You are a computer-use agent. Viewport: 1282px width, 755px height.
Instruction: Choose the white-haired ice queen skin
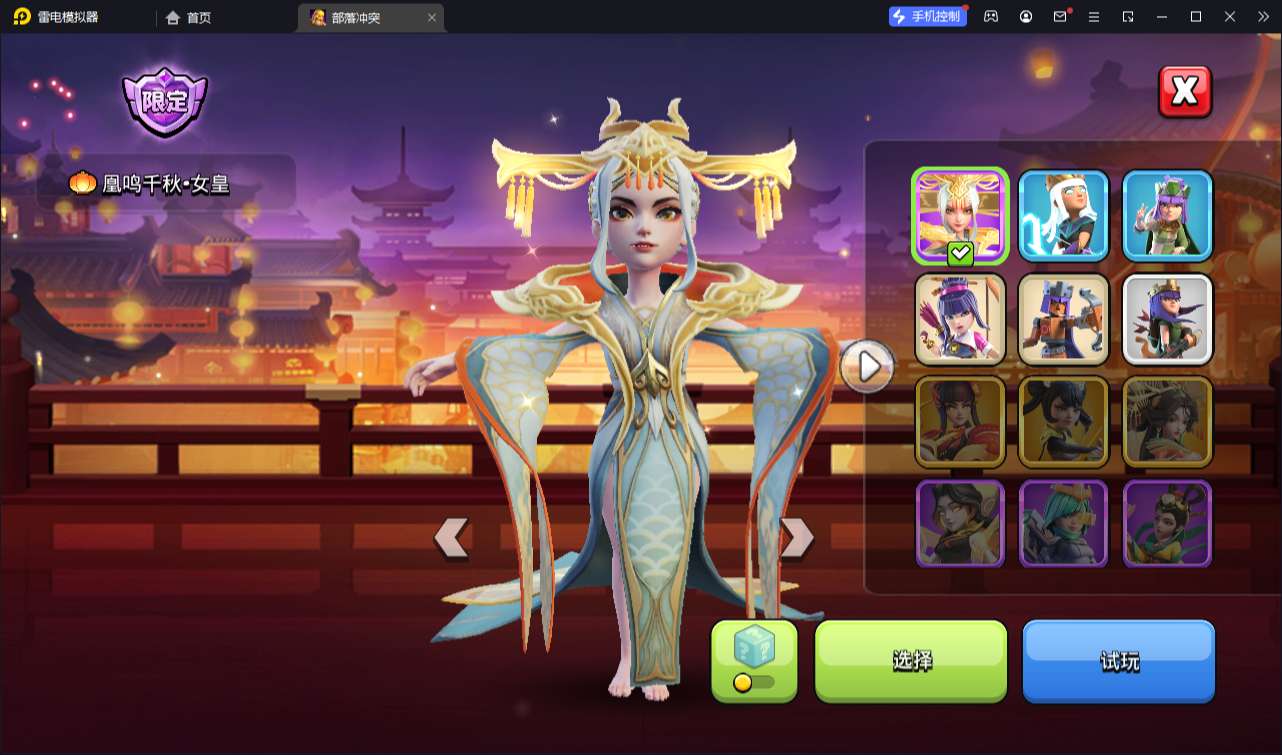click(x=1064, y=216)
